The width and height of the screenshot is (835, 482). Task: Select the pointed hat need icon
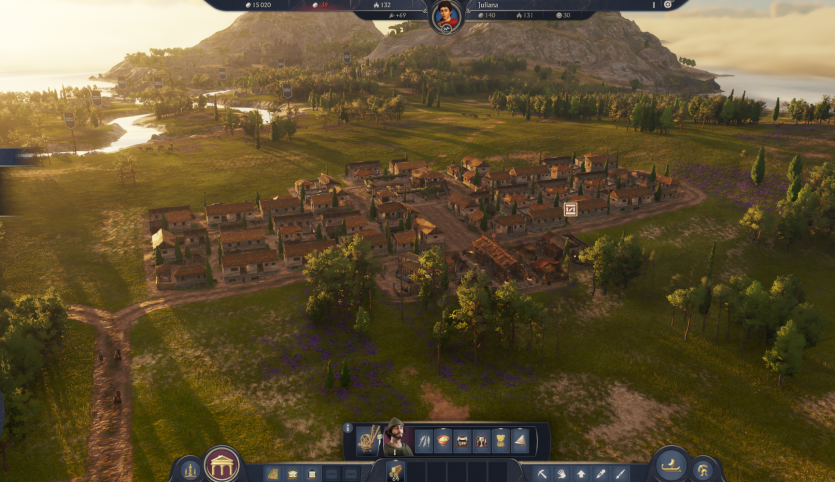pyautogui.click(x=520, y=440)
